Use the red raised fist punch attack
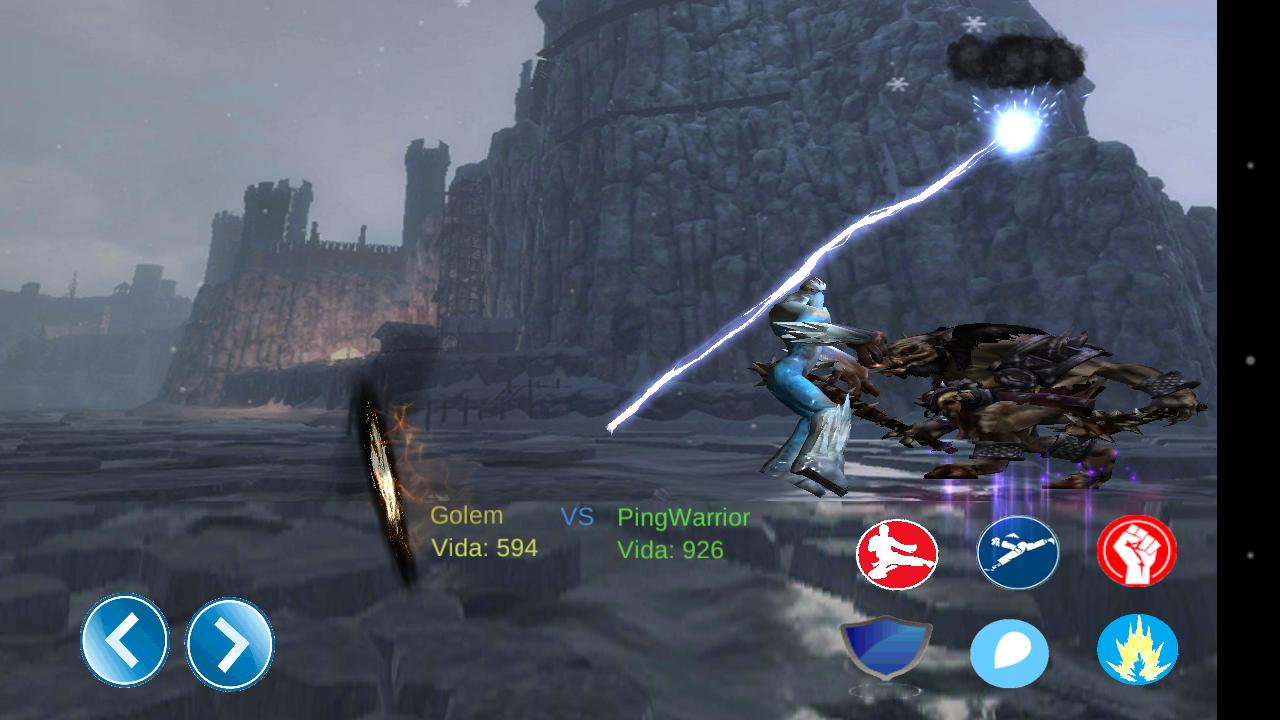 [1136, 550]
